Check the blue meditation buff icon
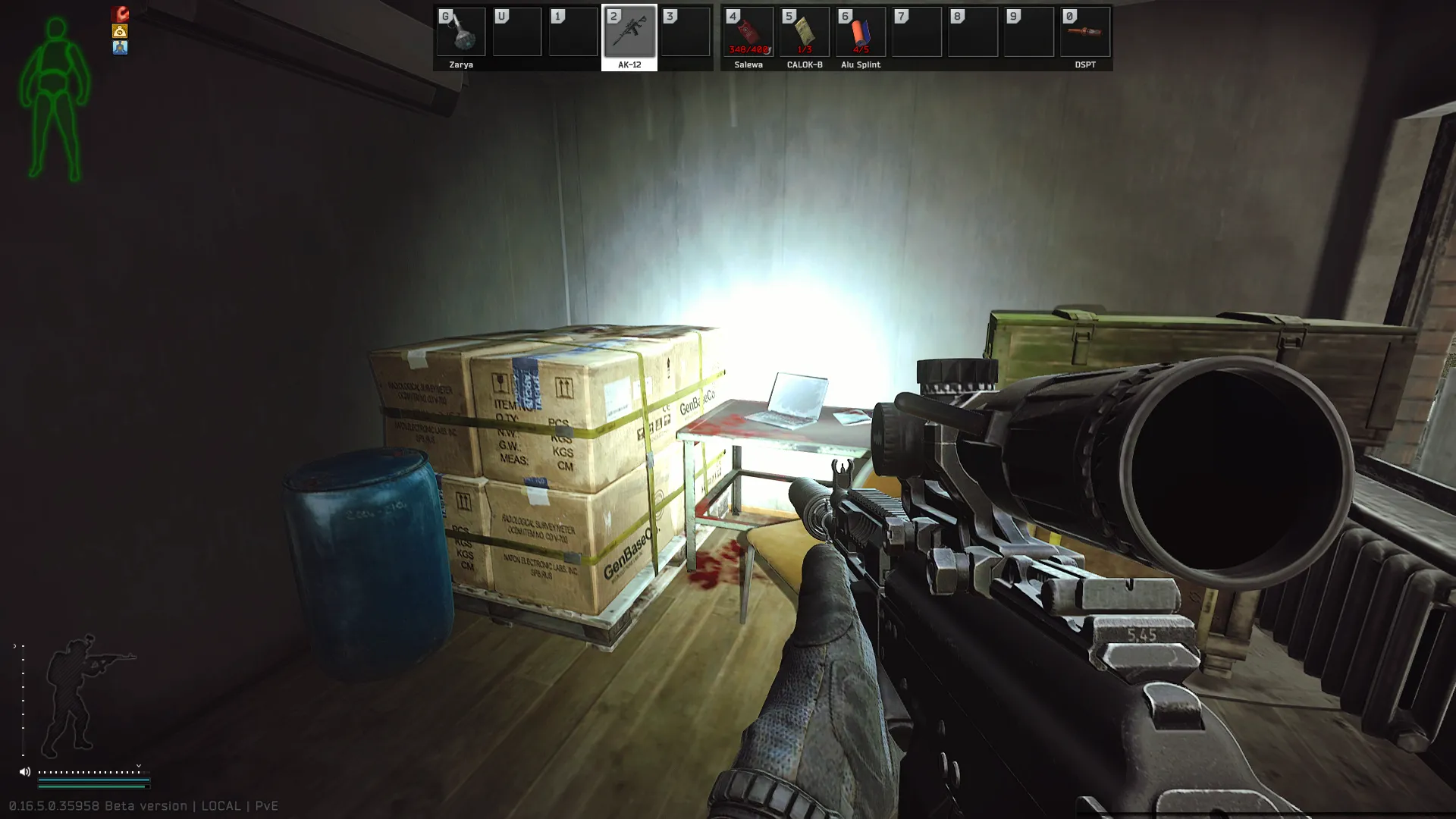Screen dimensions: 1456x819 click(120, 48)
